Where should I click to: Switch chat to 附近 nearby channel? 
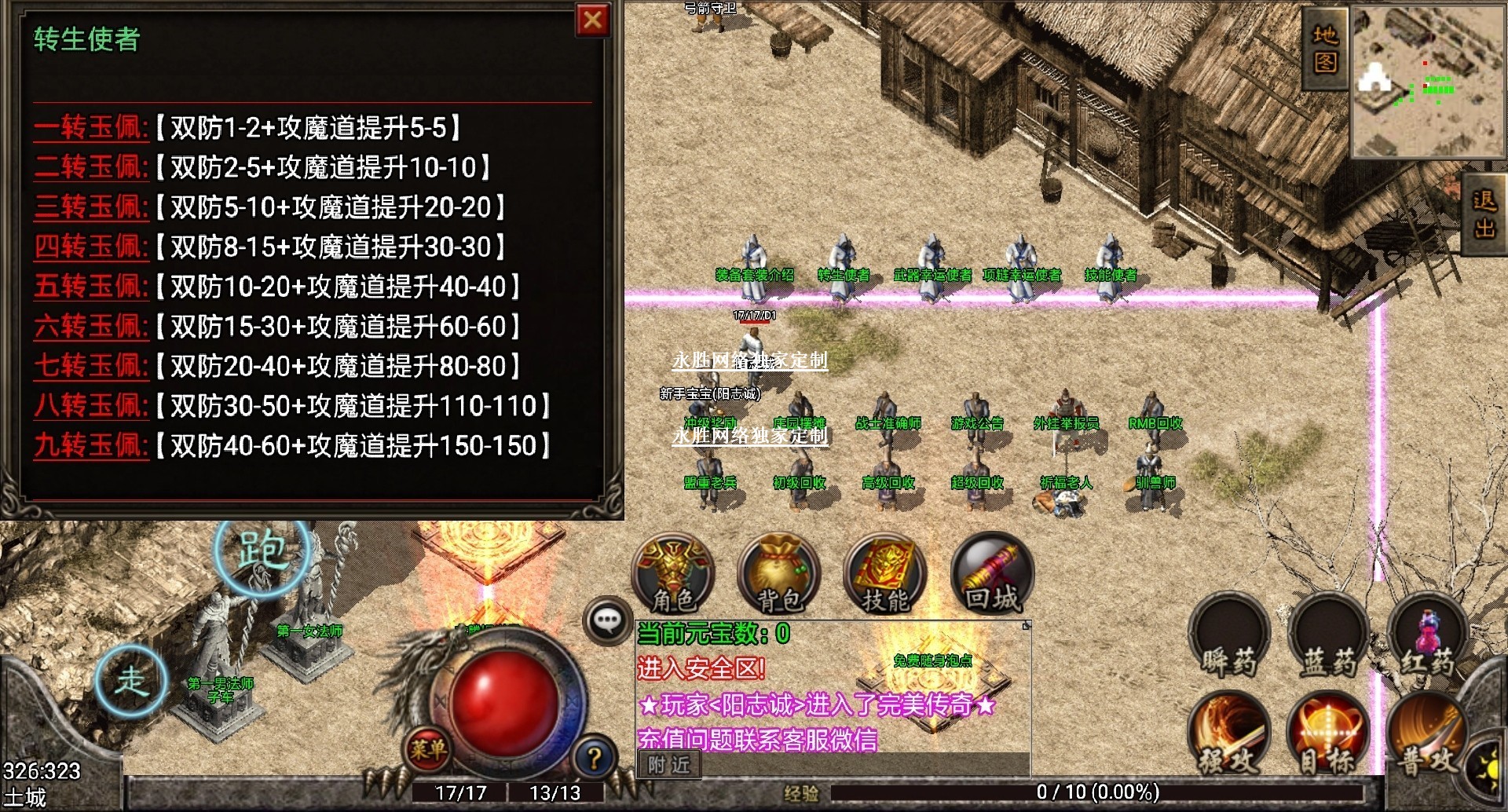point(669,765)
